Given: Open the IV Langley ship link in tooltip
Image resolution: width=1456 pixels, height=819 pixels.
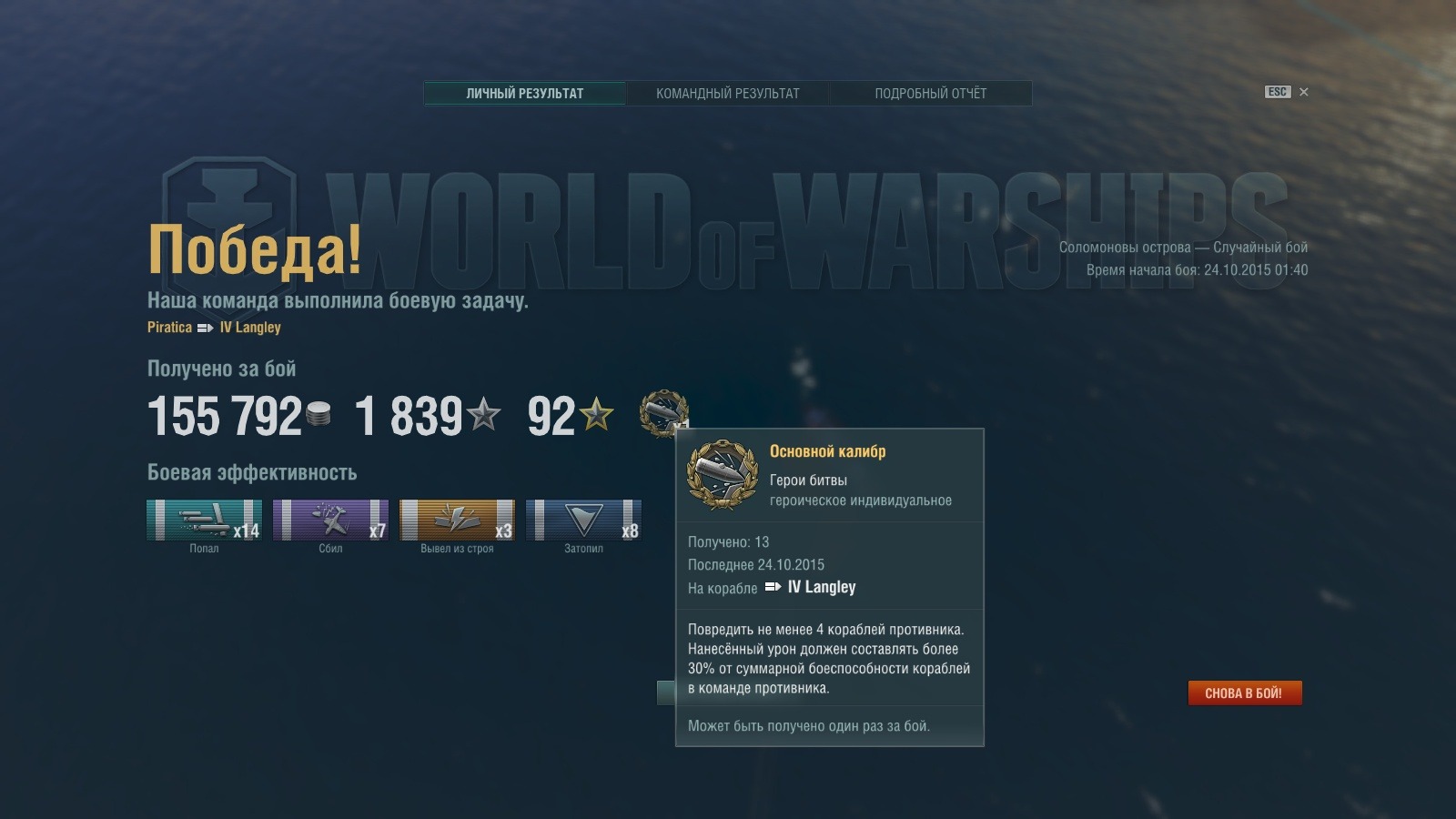Looking at the screenshot, I should pos(821,587).
